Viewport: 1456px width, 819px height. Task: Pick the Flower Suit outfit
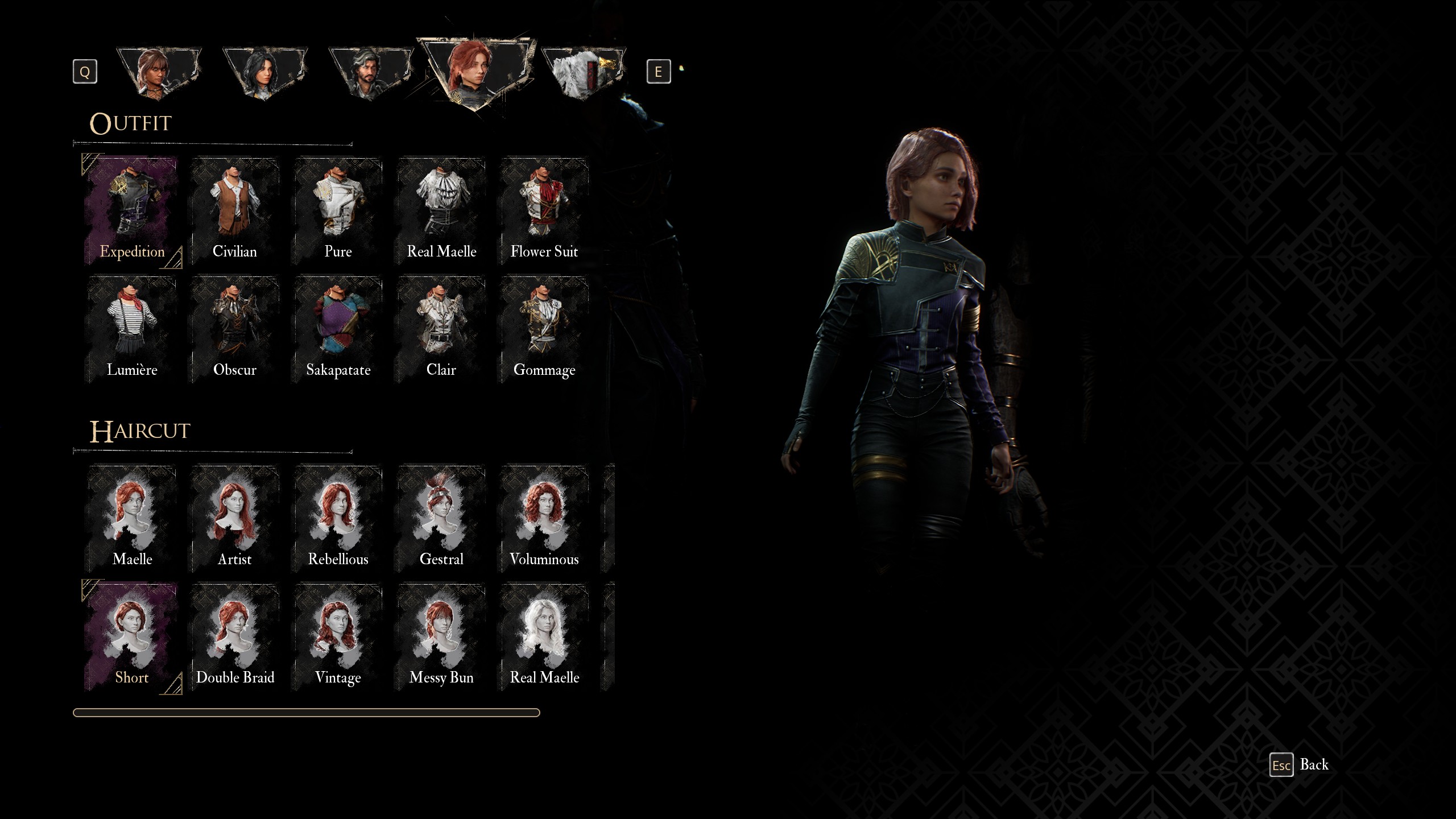point(544,211)
